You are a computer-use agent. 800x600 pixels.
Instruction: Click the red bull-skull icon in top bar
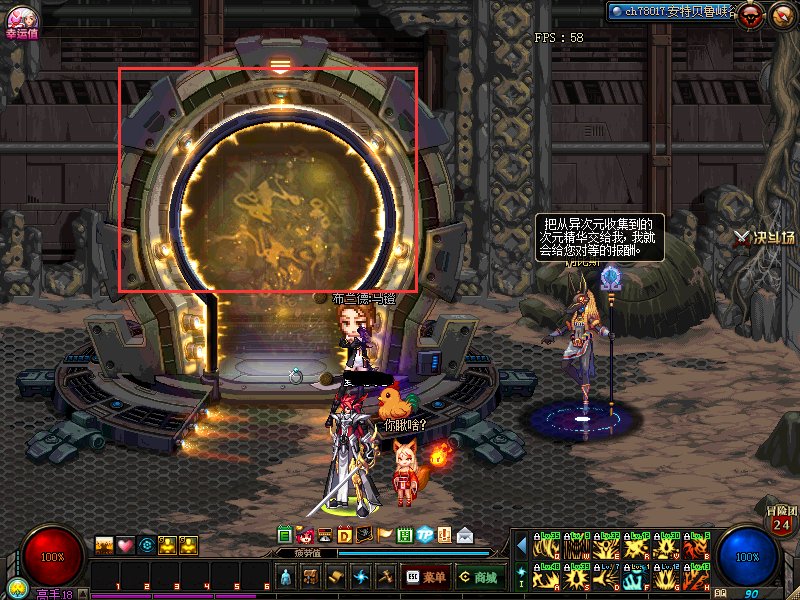[752, 13]
